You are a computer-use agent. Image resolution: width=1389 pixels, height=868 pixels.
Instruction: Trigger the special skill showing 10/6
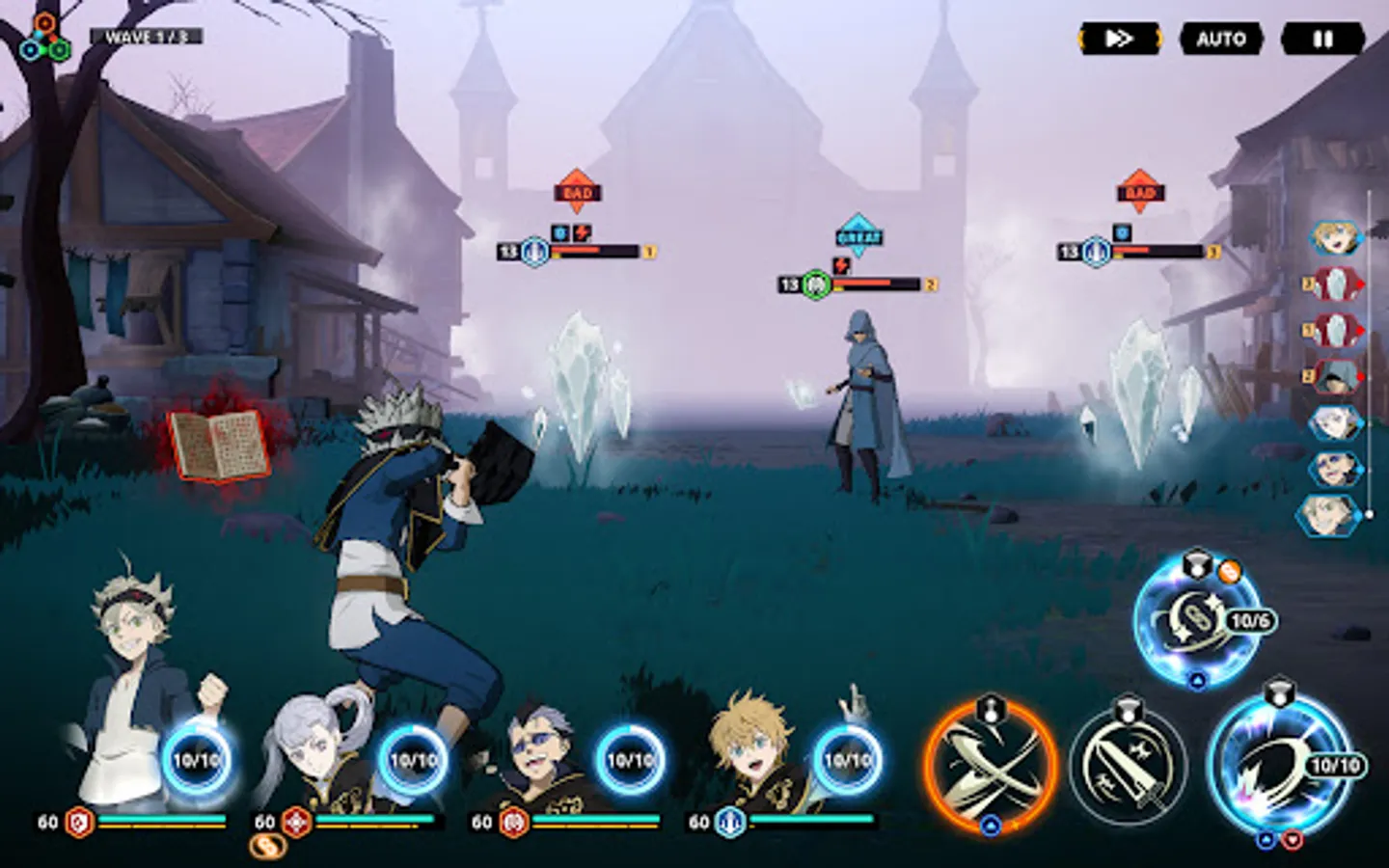1197,619
